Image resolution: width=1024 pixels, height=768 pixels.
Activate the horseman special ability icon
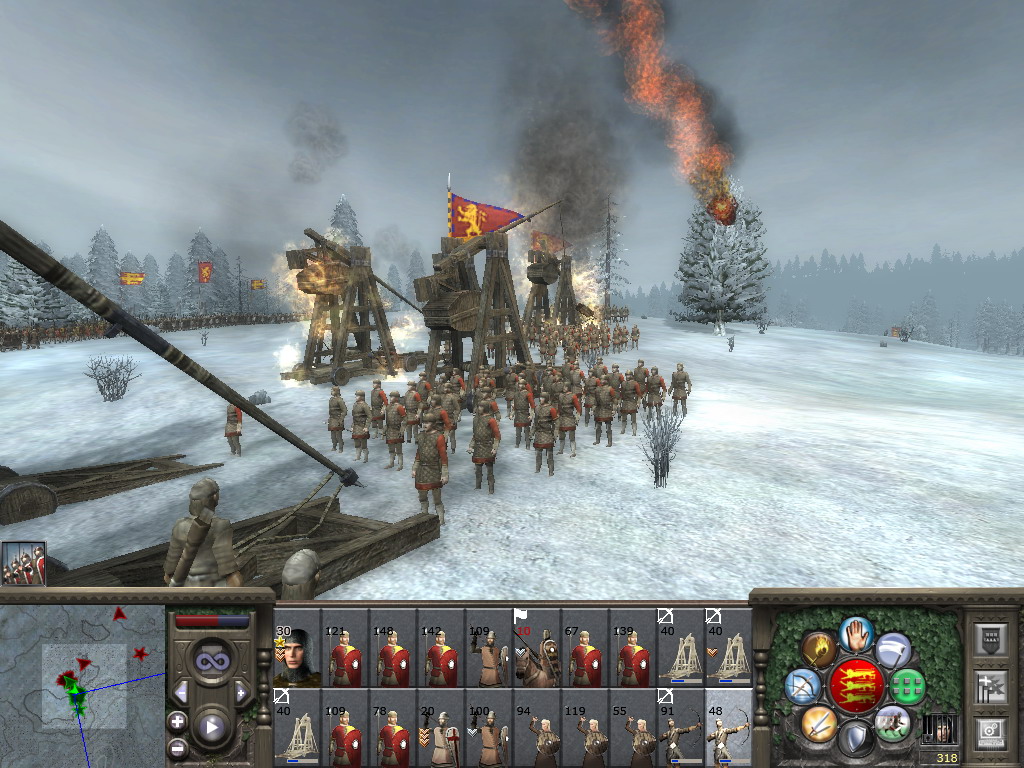(892, 722)
